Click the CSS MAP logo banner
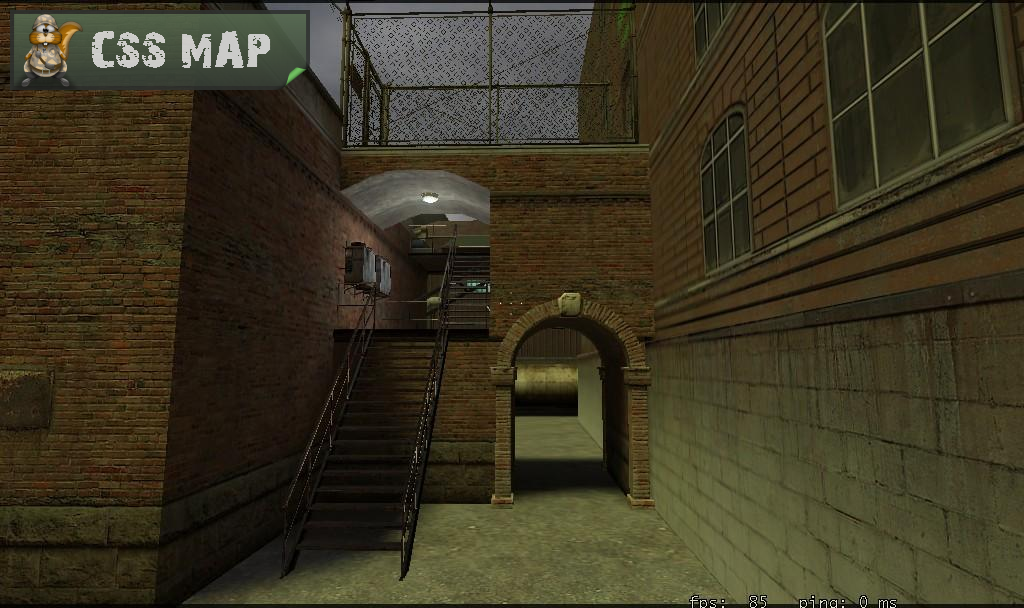Image resolution: width=1024 pixels, height=608 pixels. tap(158, 49)
